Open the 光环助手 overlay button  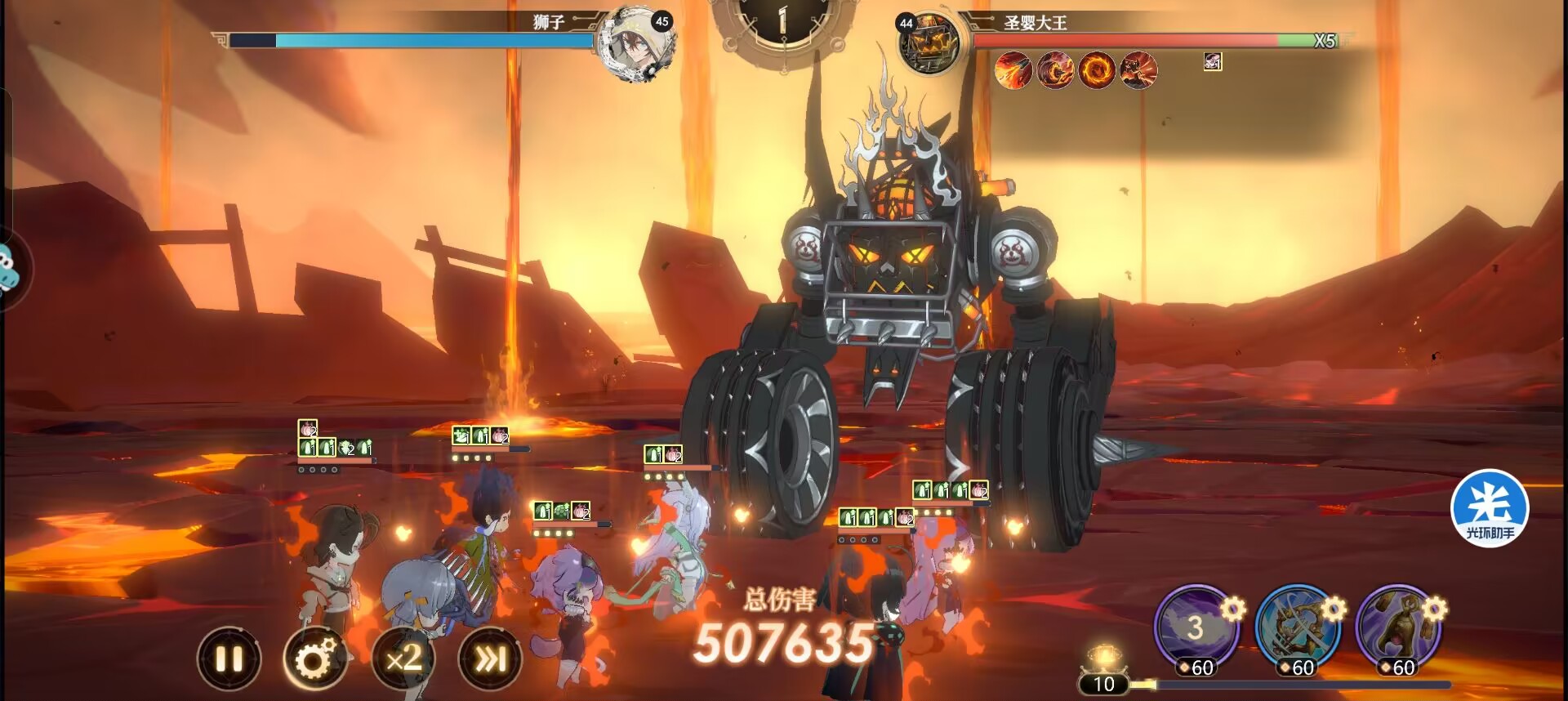pos(1490,508)
